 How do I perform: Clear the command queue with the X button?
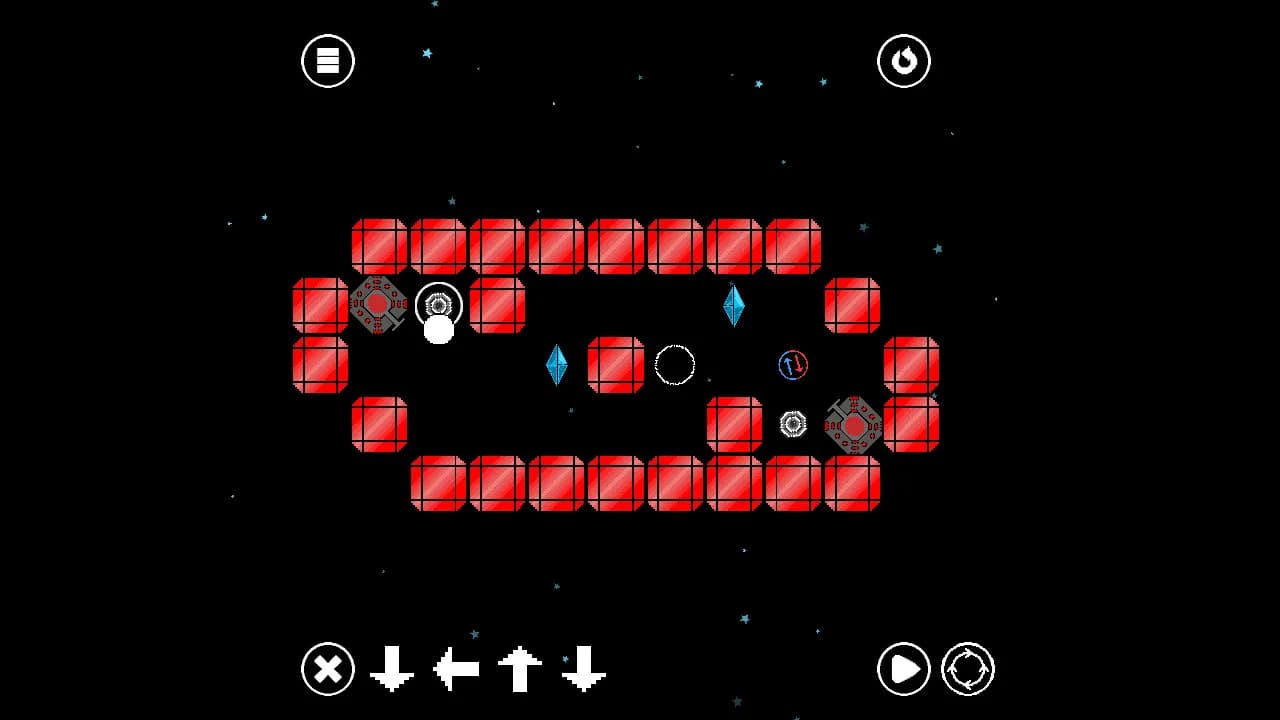[327, 670]
